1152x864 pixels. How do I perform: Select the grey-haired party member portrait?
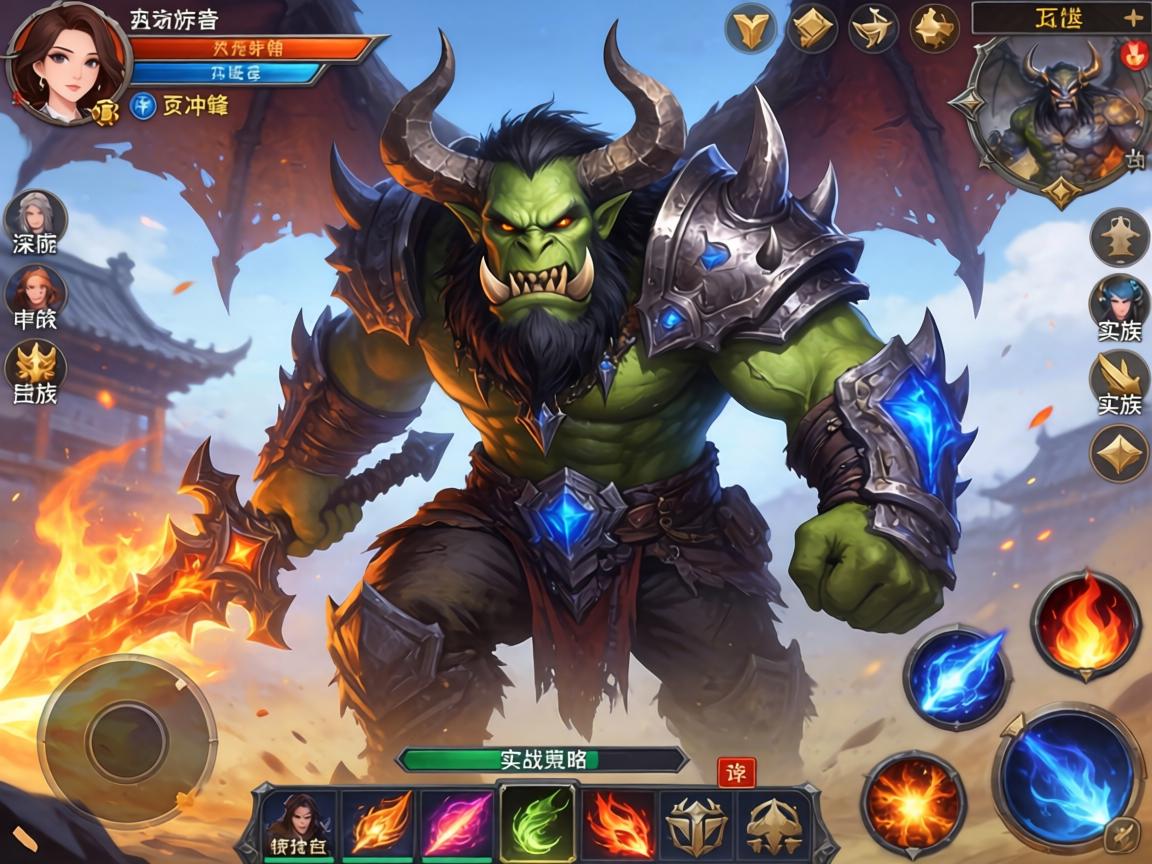tap(36, 215)
